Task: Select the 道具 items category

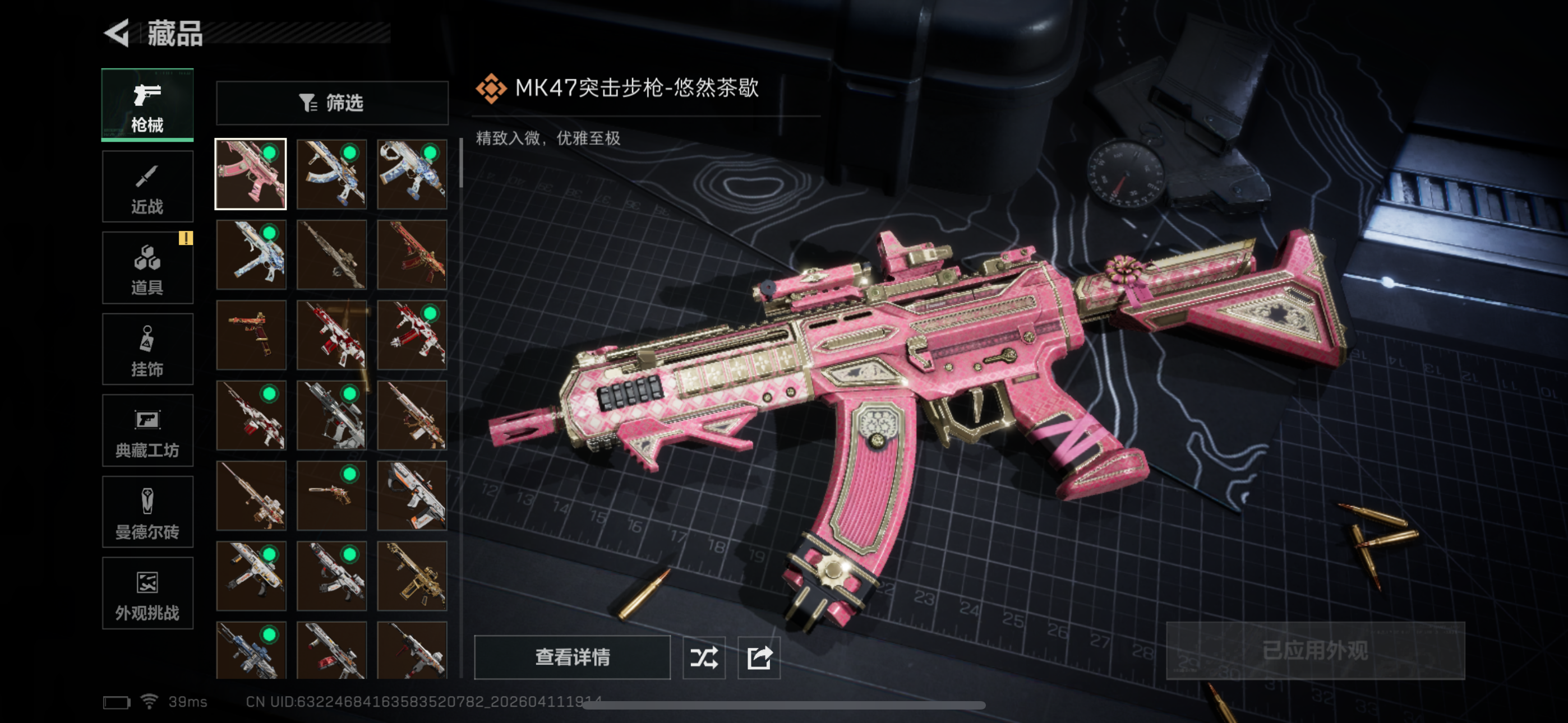Action: tap(147, 268)
